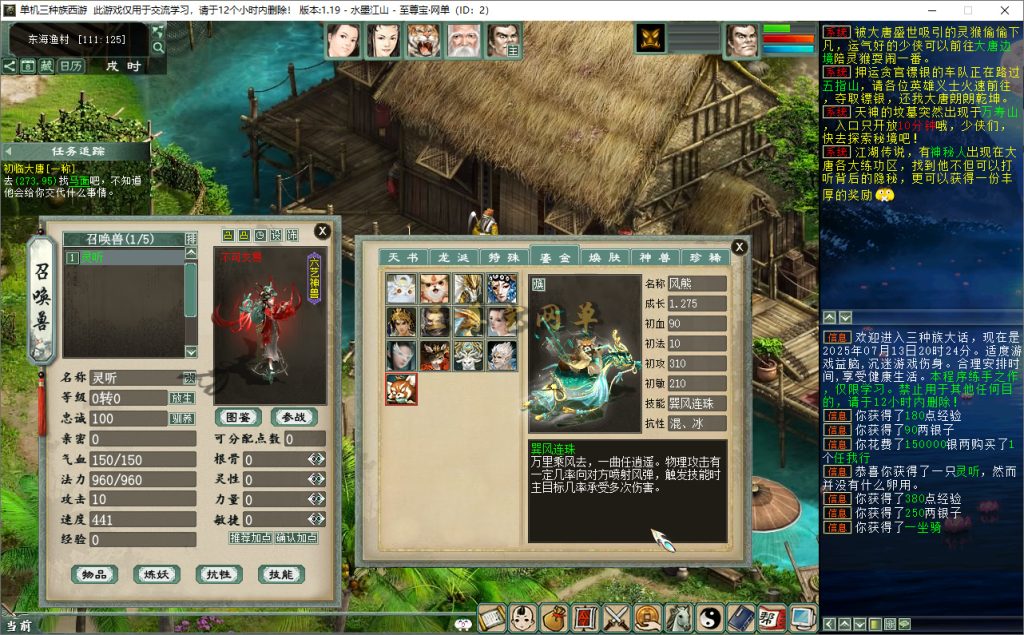The width and height of the screenshot is (1024, 635).
Task: Show the pet's 技能 skills
Action: coord(281,574)
